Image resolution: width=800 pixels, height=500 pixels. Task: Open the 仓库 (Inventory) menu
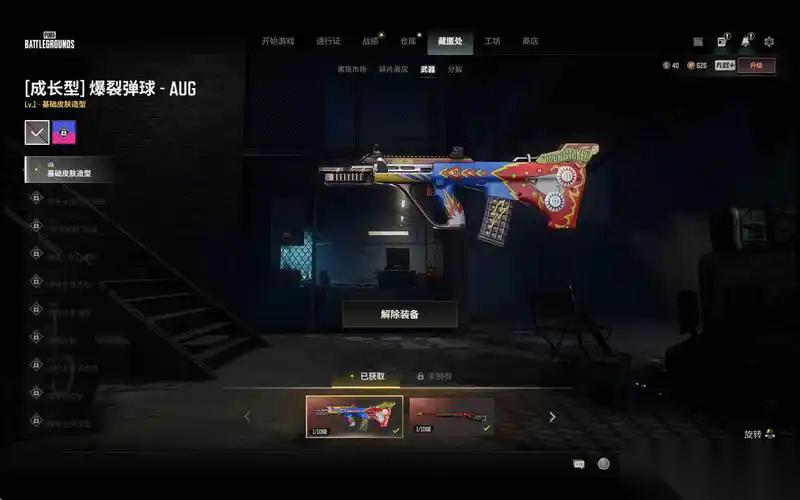(408, 41)
